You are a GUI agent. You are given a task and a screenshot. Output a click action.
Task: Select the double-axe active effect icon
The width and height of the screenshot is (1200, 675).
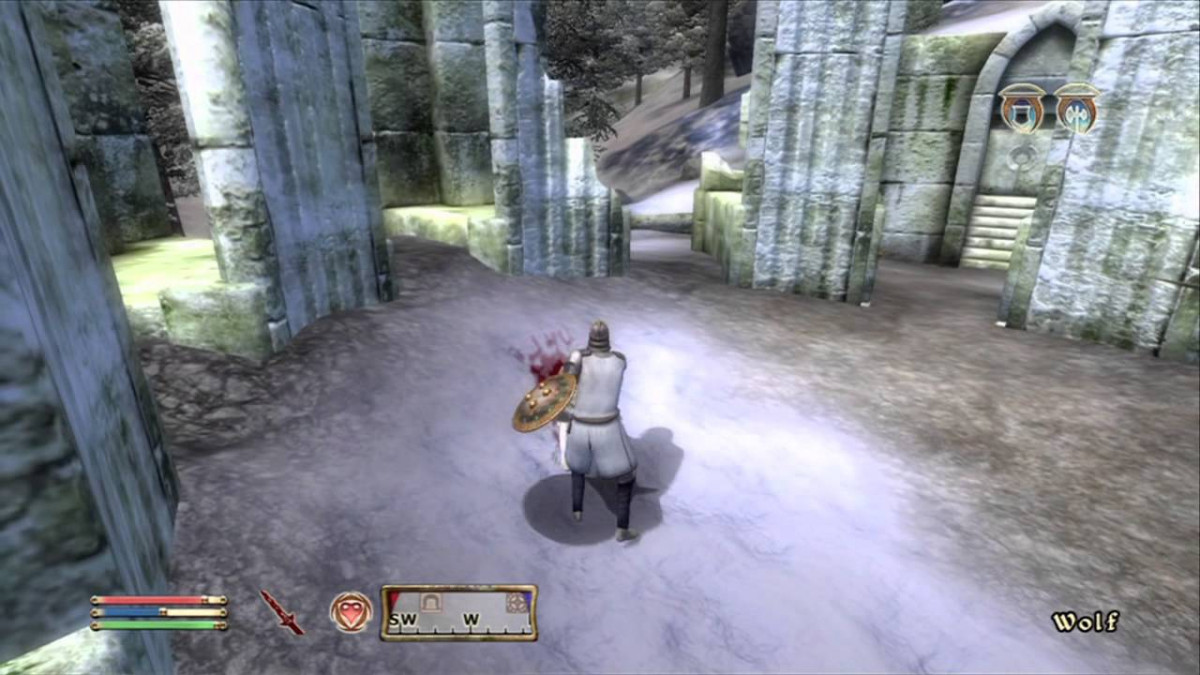coord(1077,107)
